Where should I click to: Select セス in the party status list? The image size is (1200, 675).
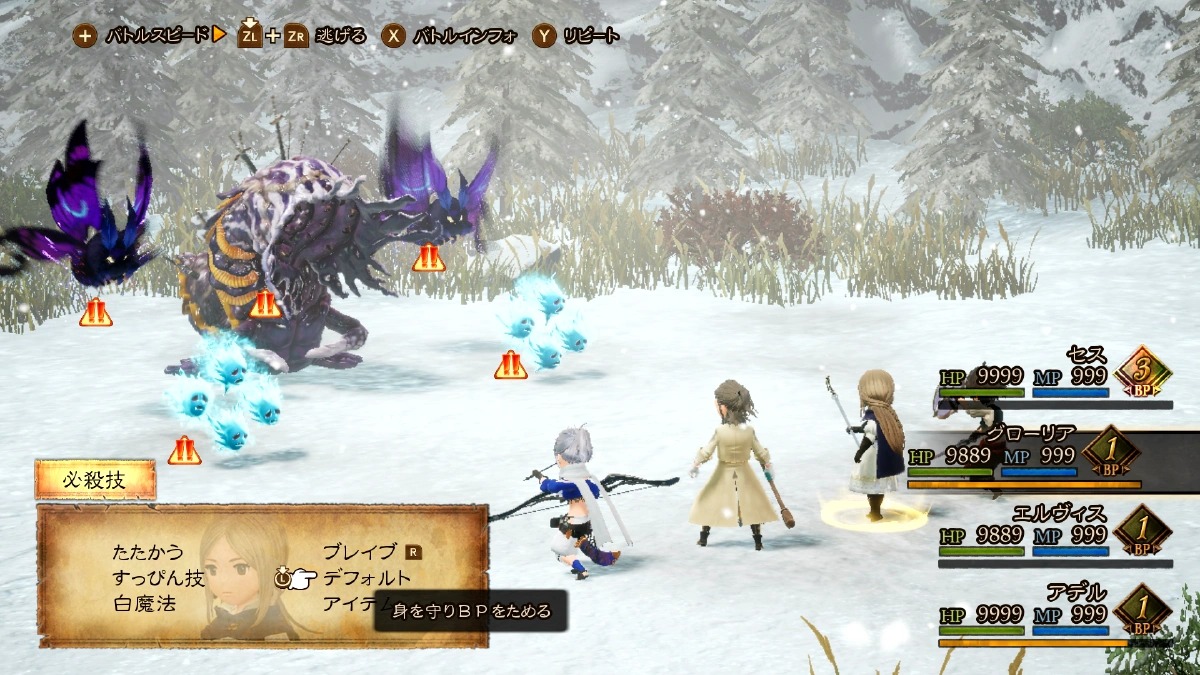[x=1055, y=376]
